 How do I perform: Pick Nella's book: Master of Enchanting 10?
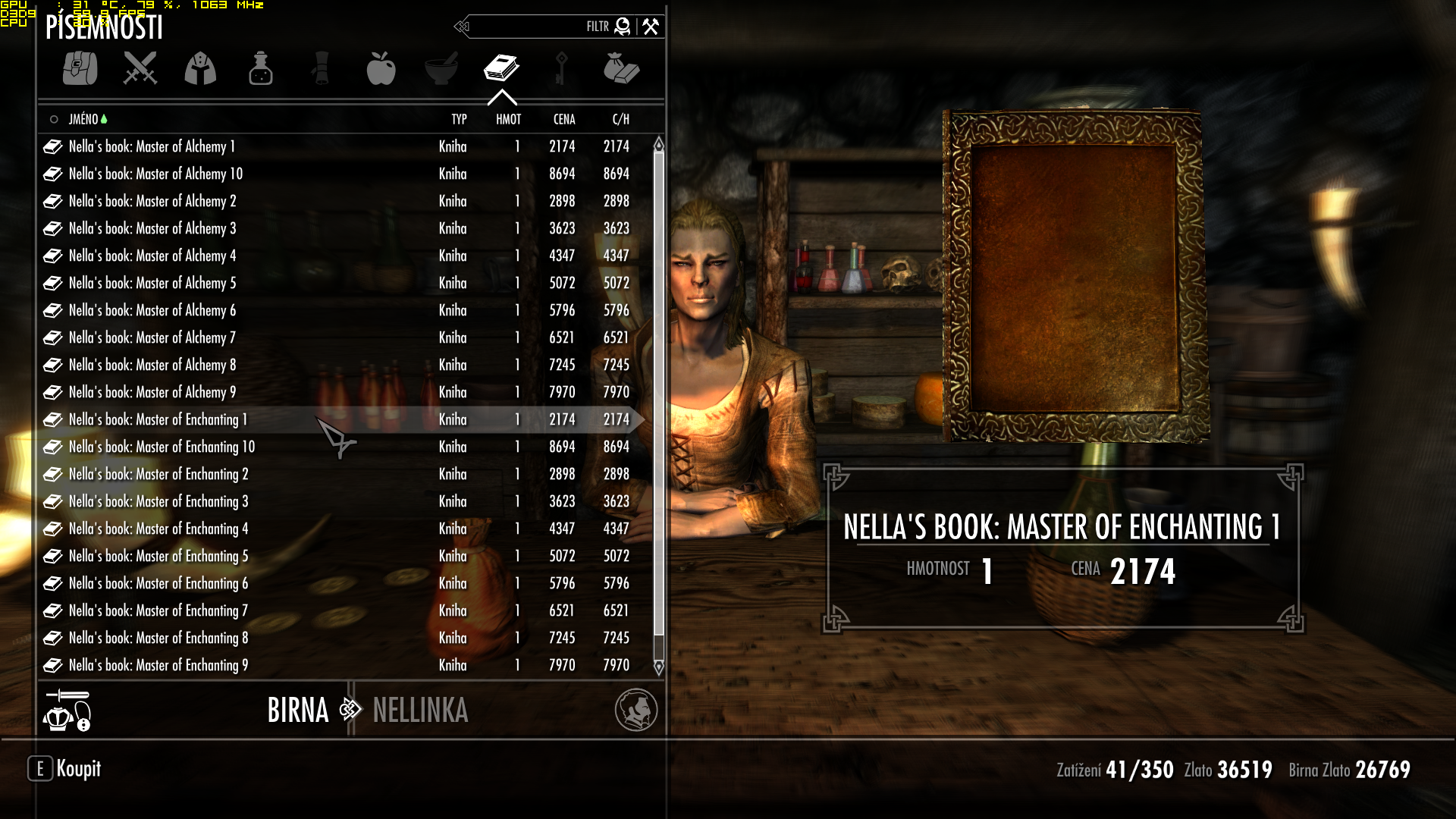(162, 447)
